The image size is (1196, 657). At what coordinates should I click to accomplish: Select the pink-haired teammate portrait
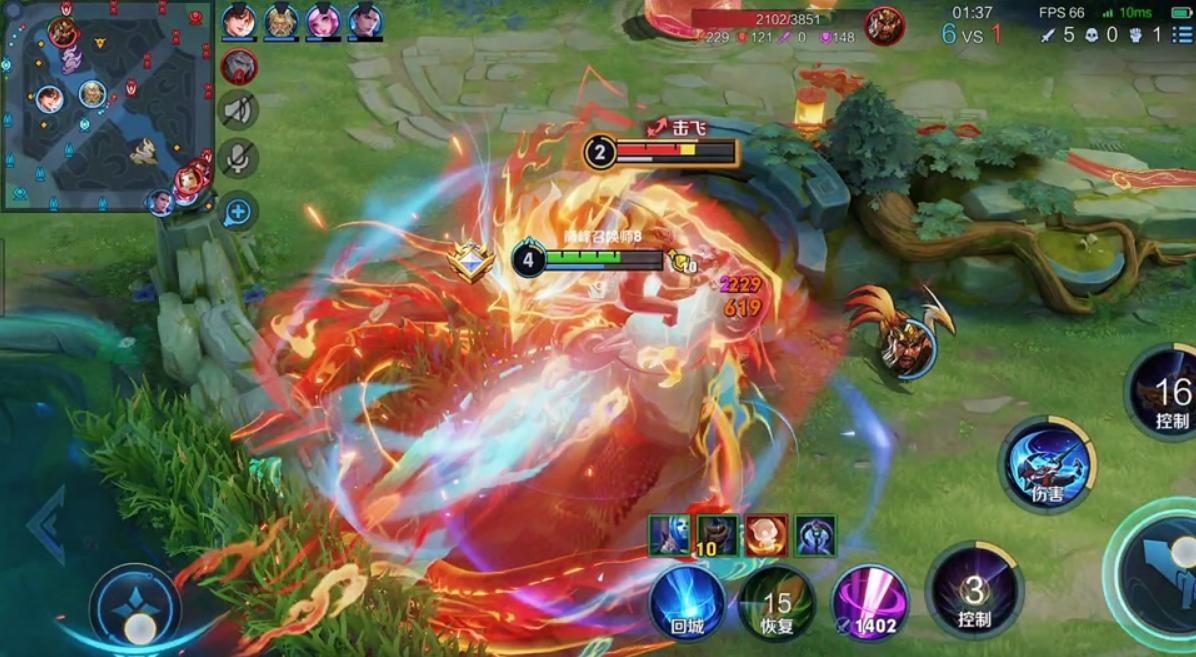point(323,21)
